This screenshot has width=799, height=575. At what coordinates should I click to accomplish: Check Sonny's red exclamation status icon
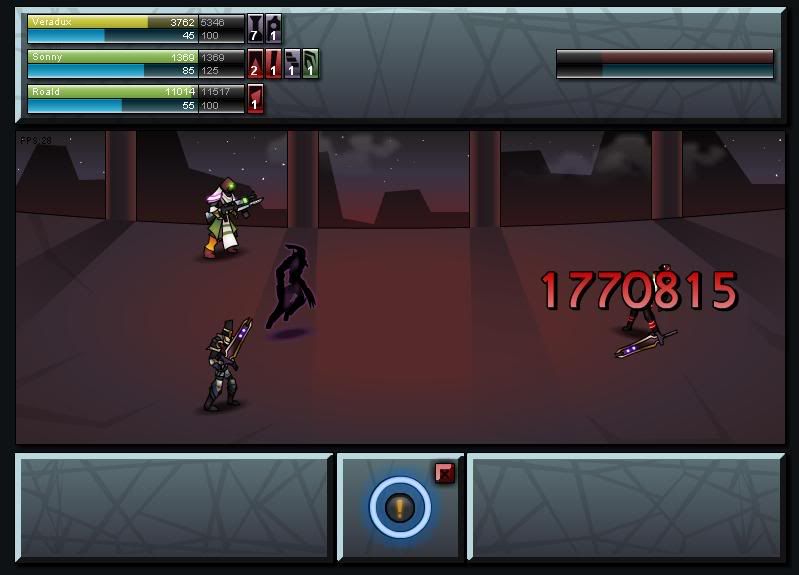coord(273,63)
